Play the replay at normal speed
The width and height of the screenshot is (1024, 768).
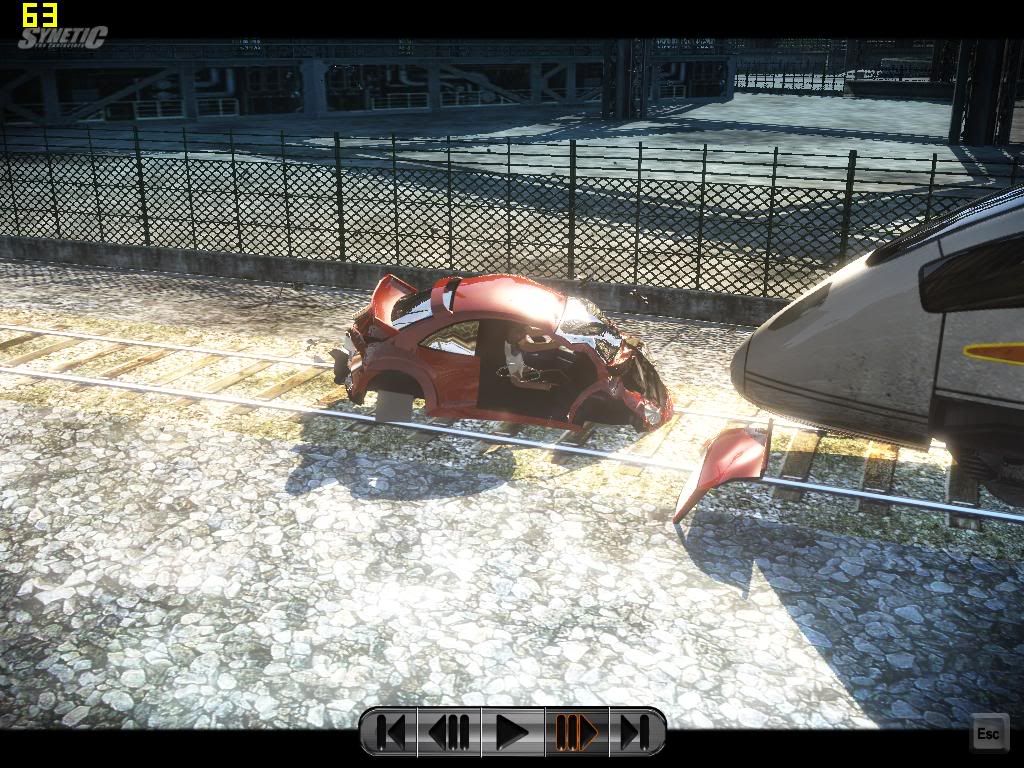pos(512,732)
